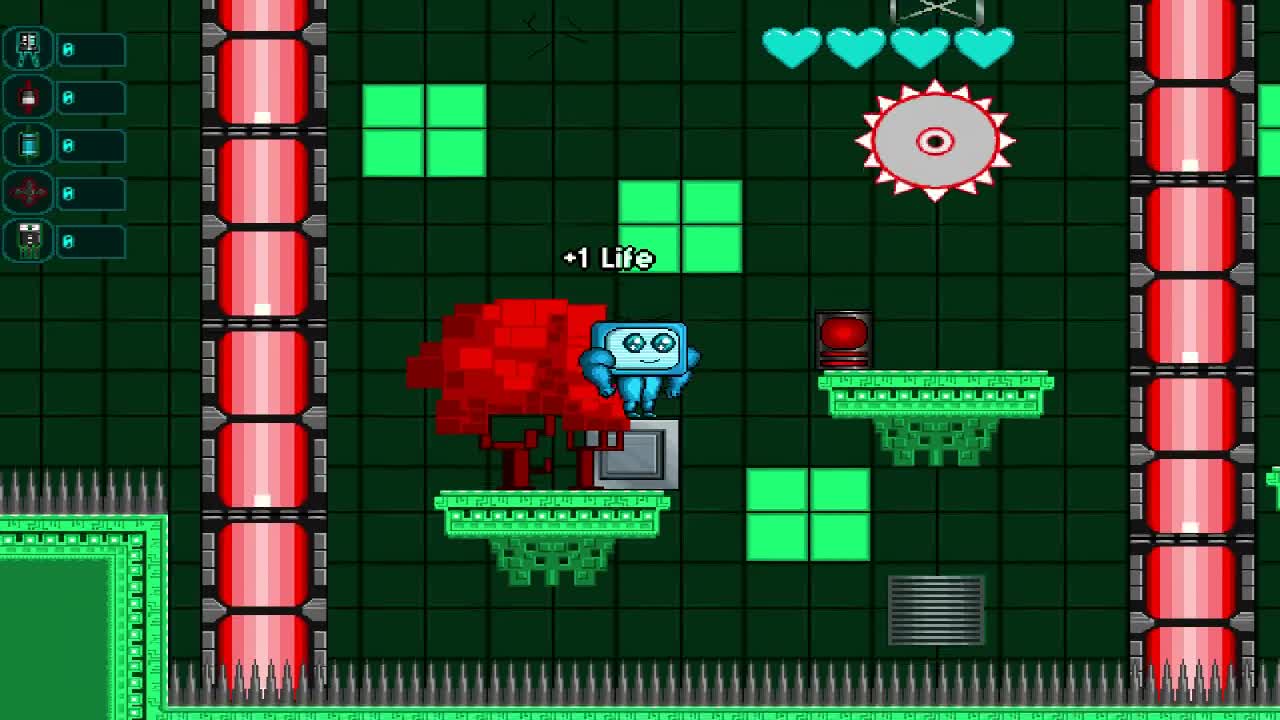Screen dimensions: 1280x720
Task: Select the battery canister item icon
Action: coord(27,143)
